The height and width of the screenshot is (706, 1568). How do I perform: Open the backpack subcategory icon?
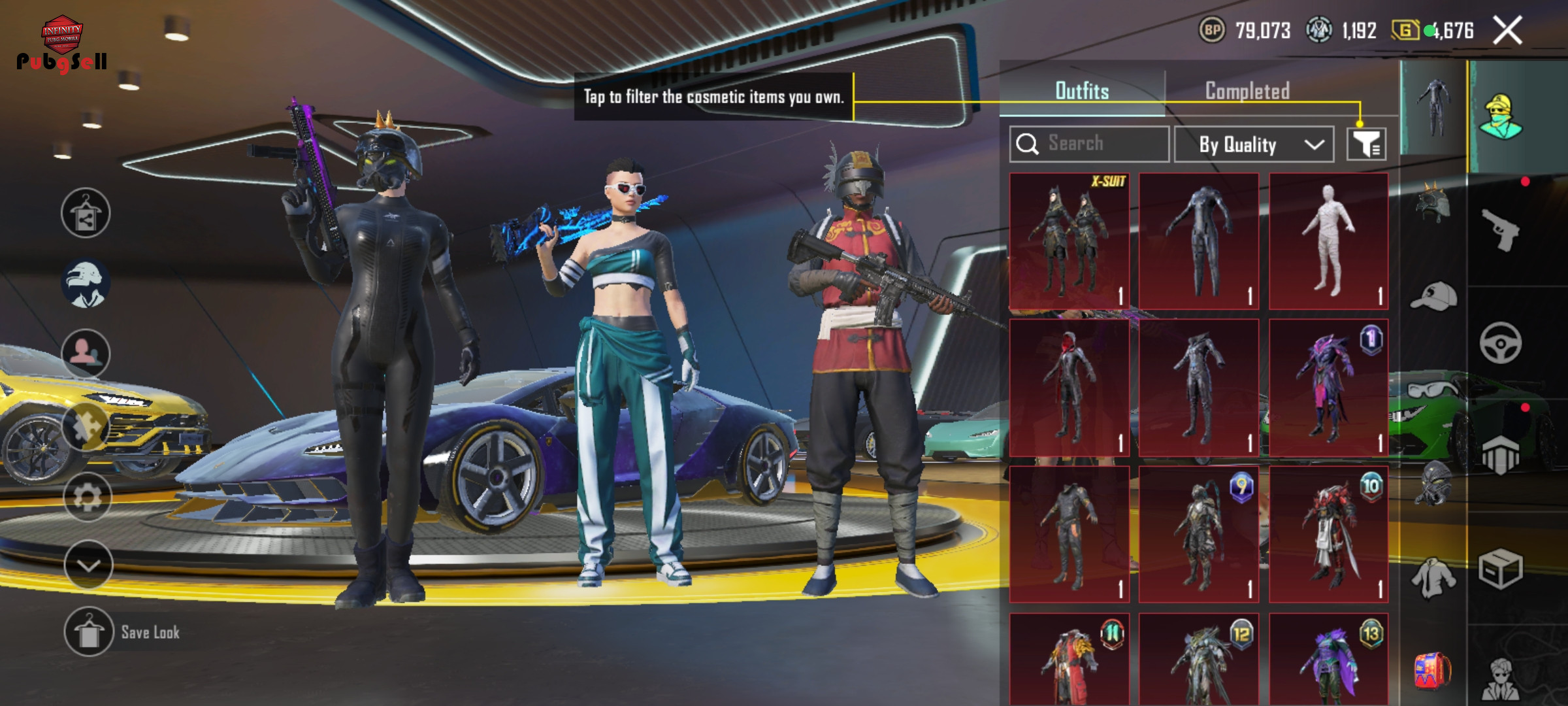1433,670
